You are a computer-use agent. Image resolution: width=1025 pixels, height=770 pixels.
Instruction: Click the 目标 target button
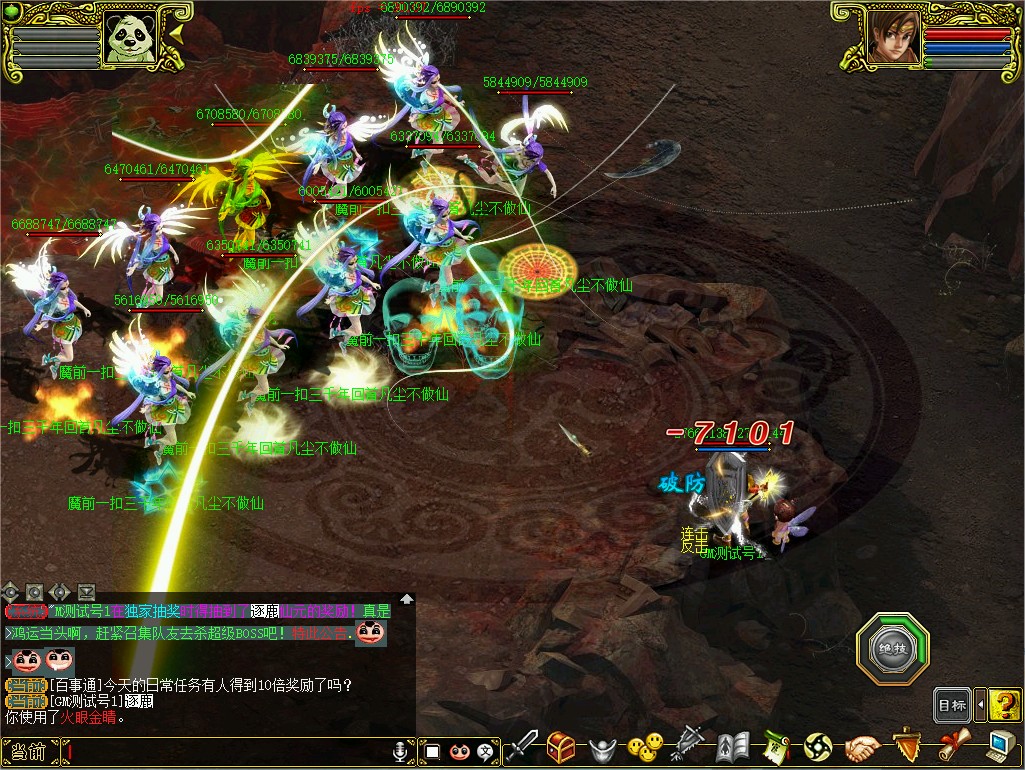point(952,705)
